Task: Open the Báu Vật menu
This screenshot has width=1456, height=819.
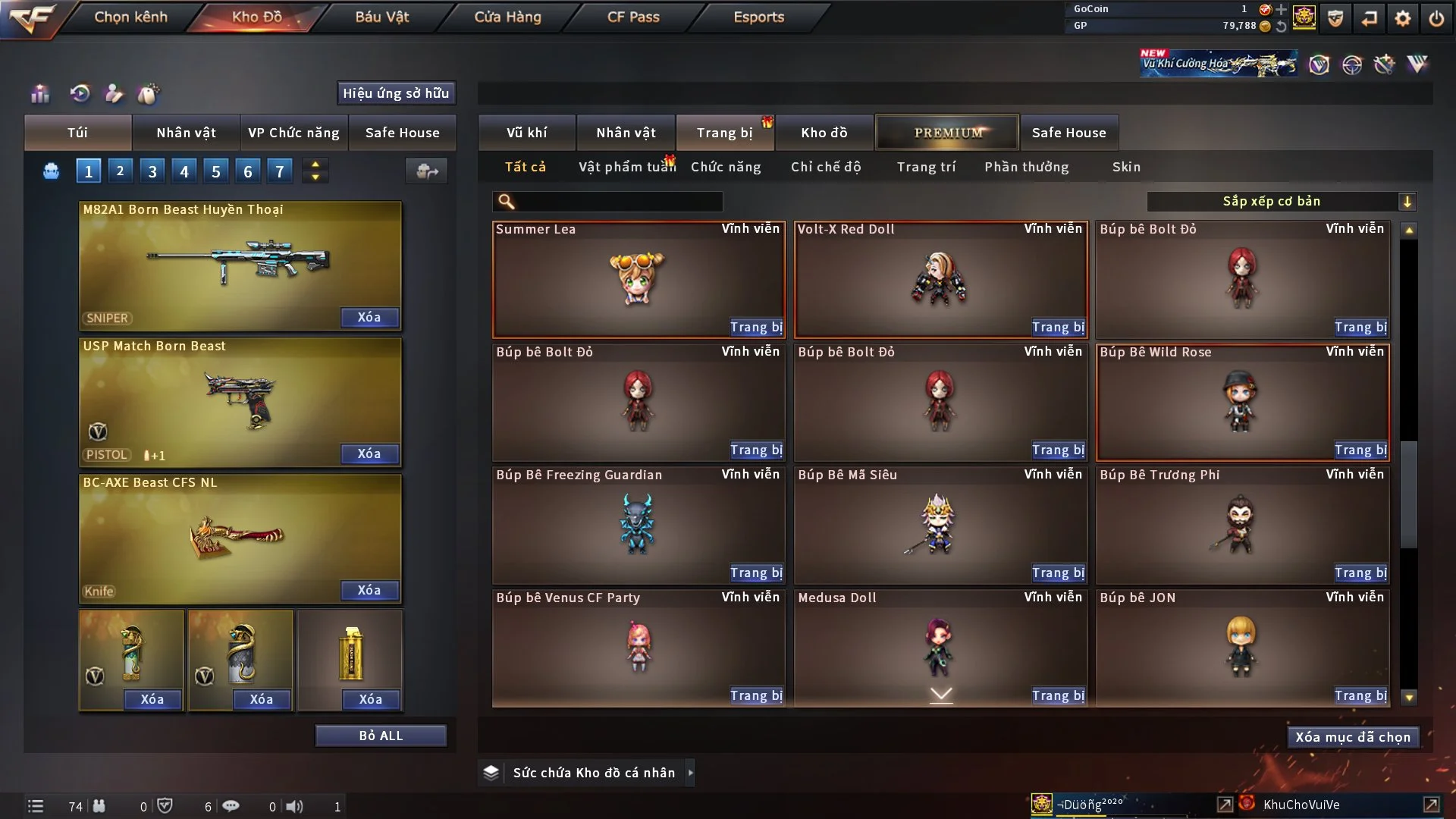Action: click(x=381, y=17)
